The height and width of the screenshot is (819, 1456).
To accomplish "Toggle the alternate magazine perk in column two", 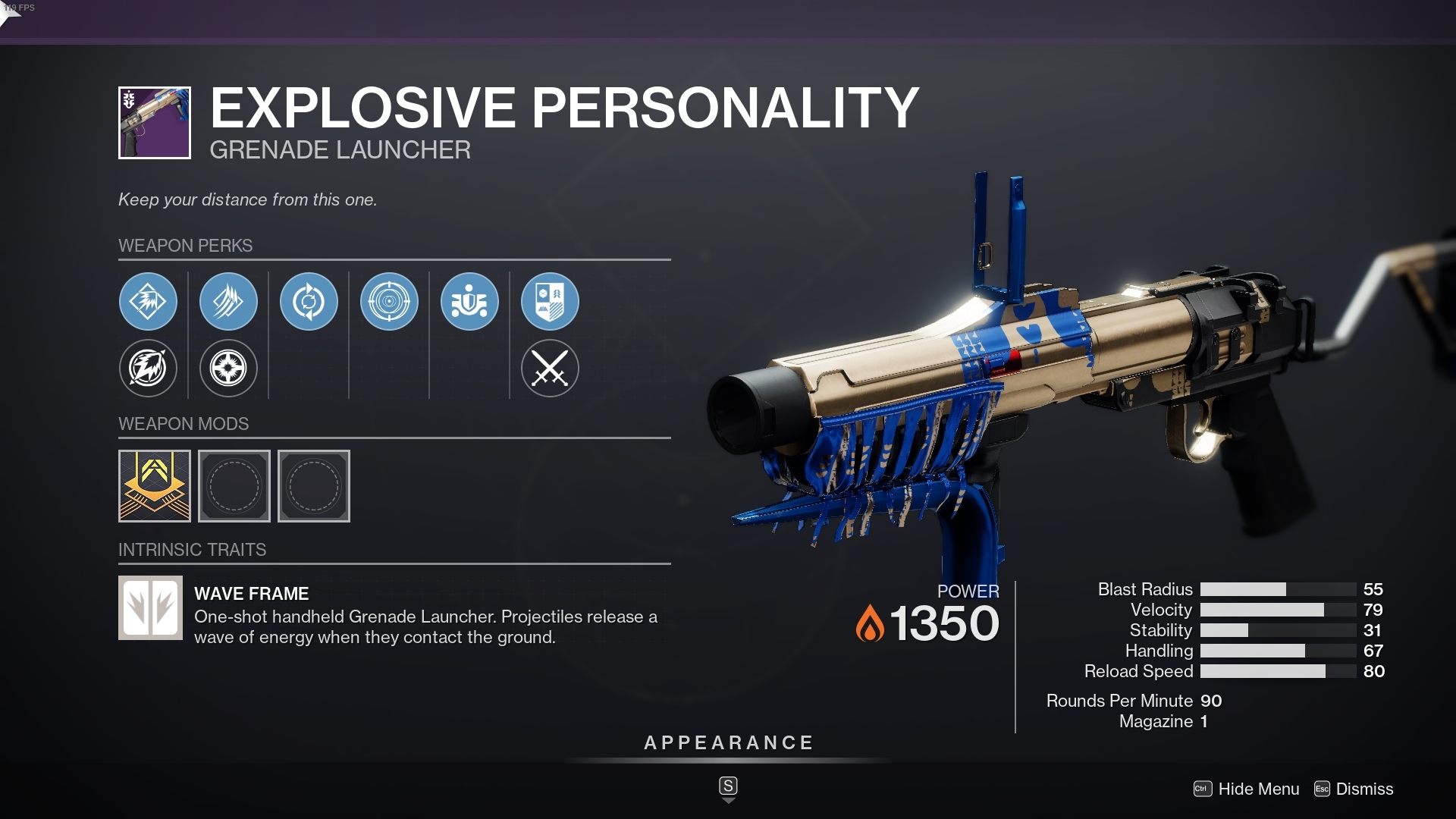I will pos(228,369).
